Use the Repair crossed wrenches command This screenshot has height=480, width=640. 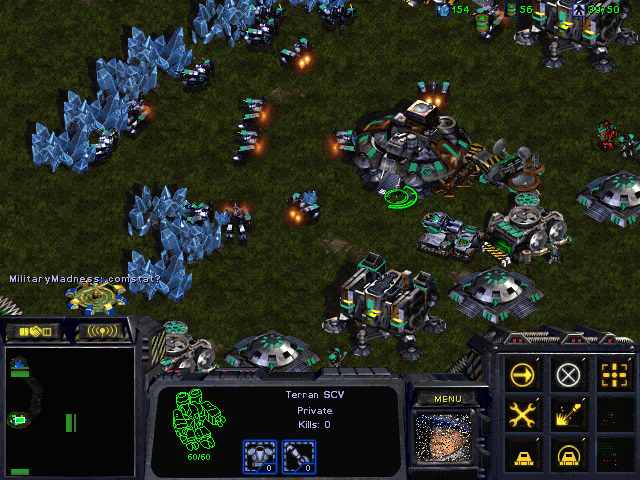tap(522, 413)
